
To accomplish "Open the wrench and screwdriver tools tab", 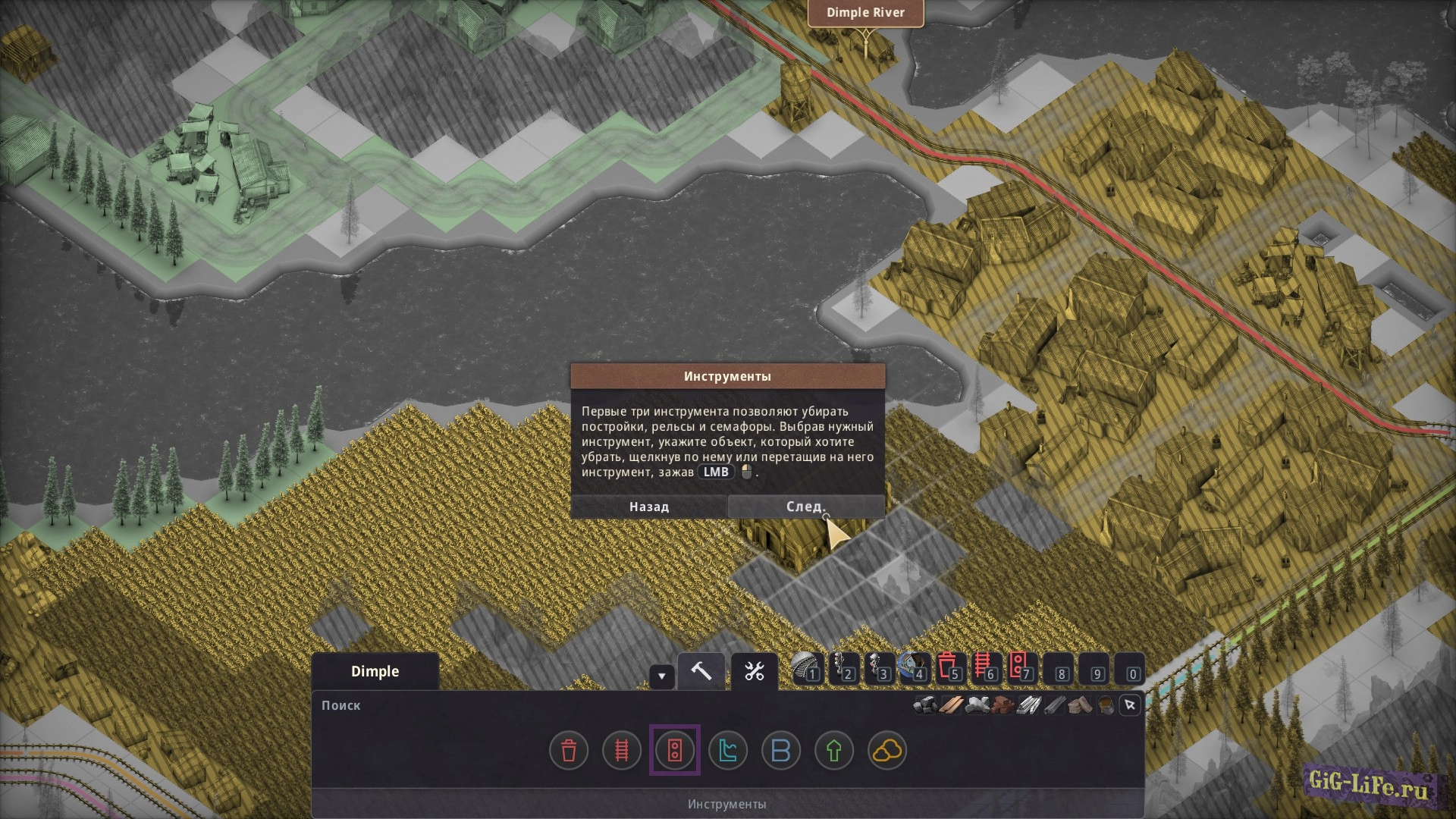I will 755,671.
